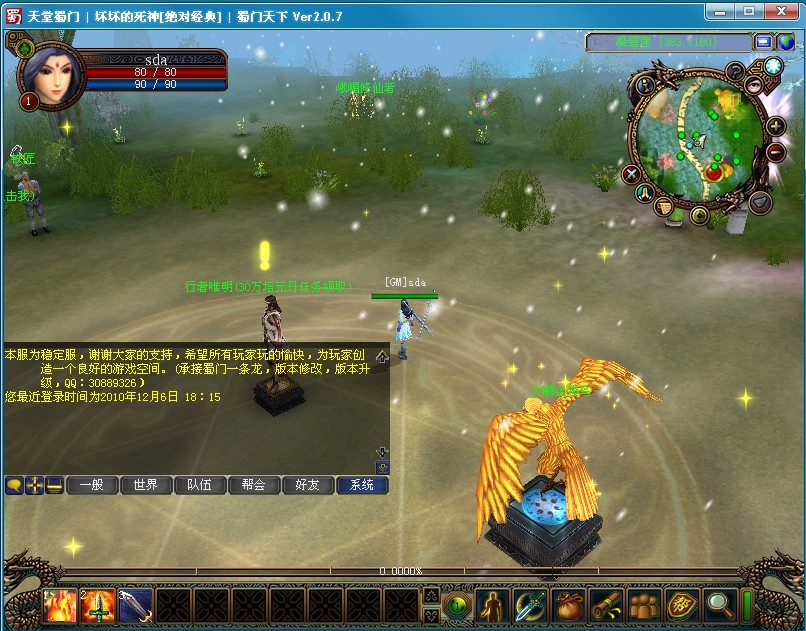
Task: Open the world map globe icon
Action: click(x=773, y=67)
